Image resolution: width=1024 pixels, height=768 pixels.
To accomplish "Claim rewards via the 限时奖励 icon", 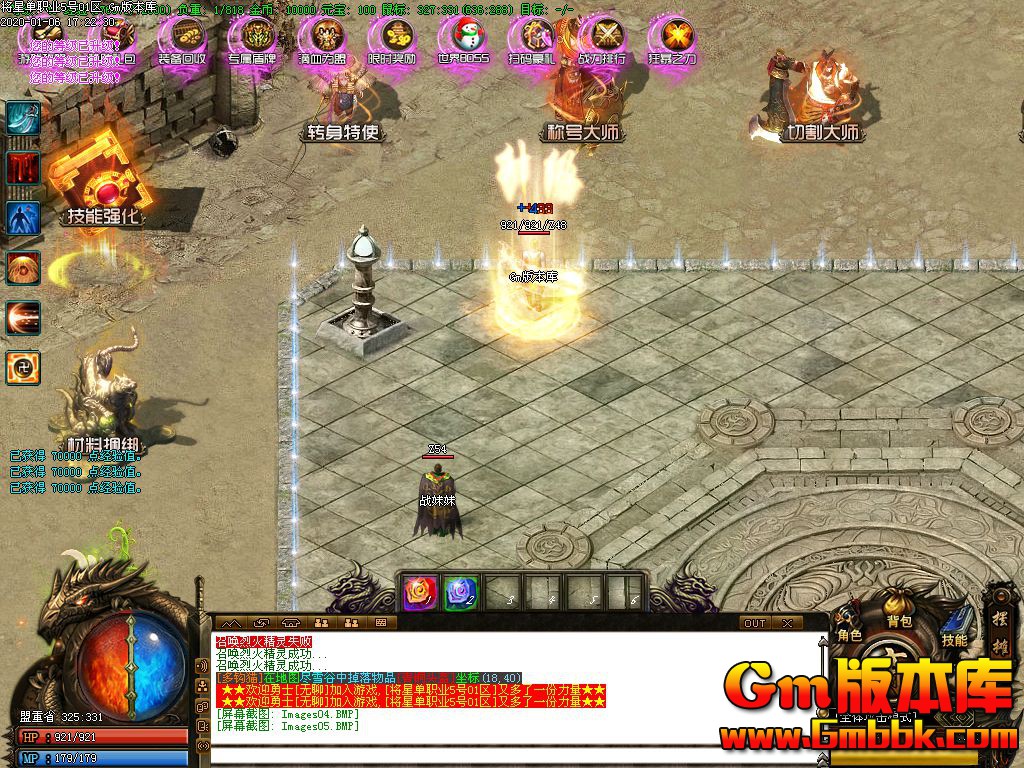I will point(392,40).
